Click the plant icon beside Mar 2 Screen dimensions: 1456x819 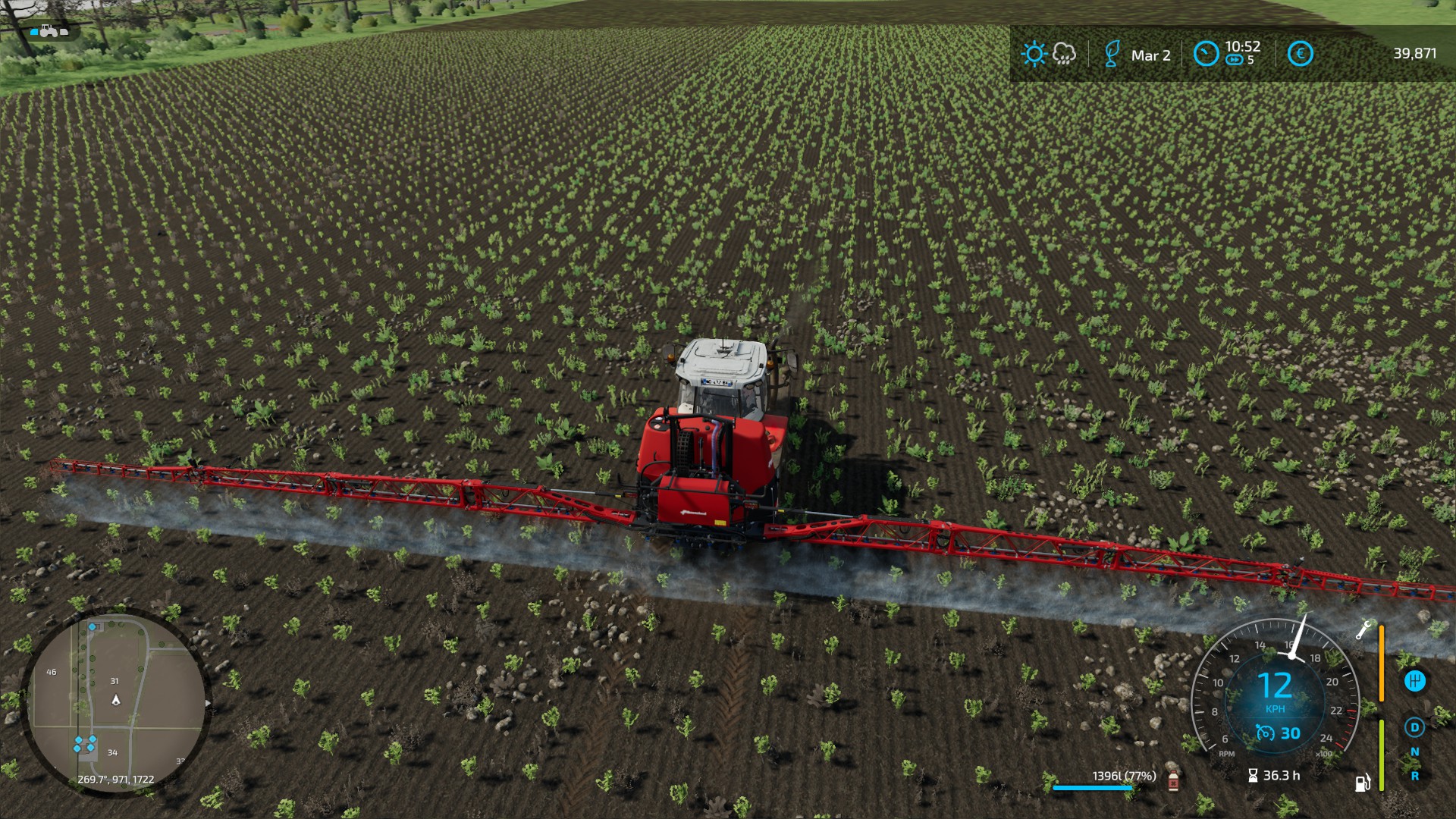coord(1112,54)
